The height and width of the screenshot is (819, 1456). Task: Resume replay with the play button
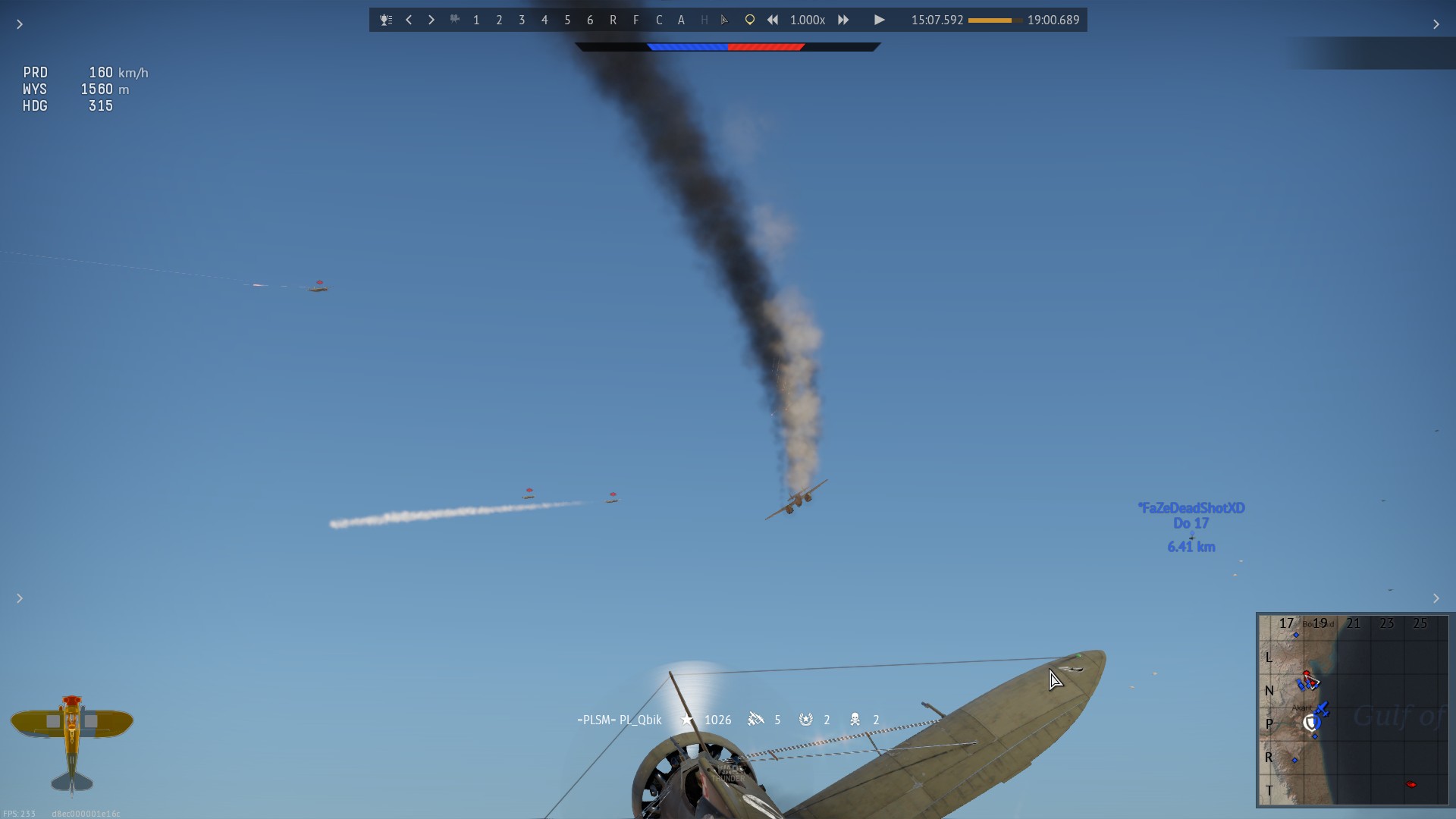point(879,20)
